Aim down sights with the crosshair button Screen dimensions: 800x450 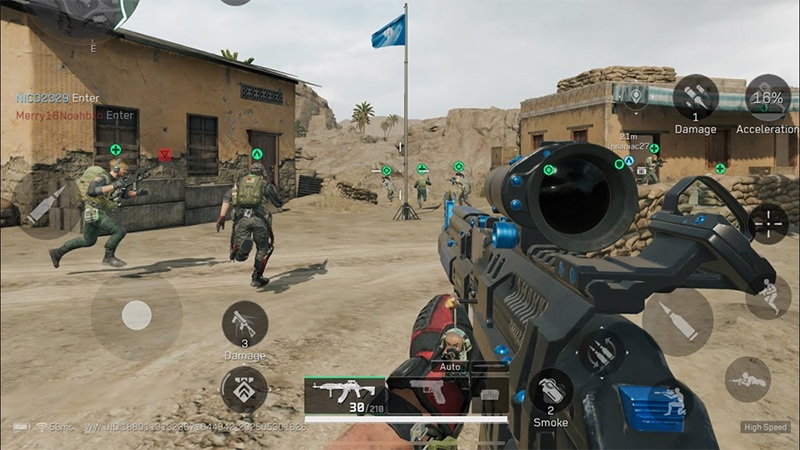pyautogui.click(x=768, y=223)
